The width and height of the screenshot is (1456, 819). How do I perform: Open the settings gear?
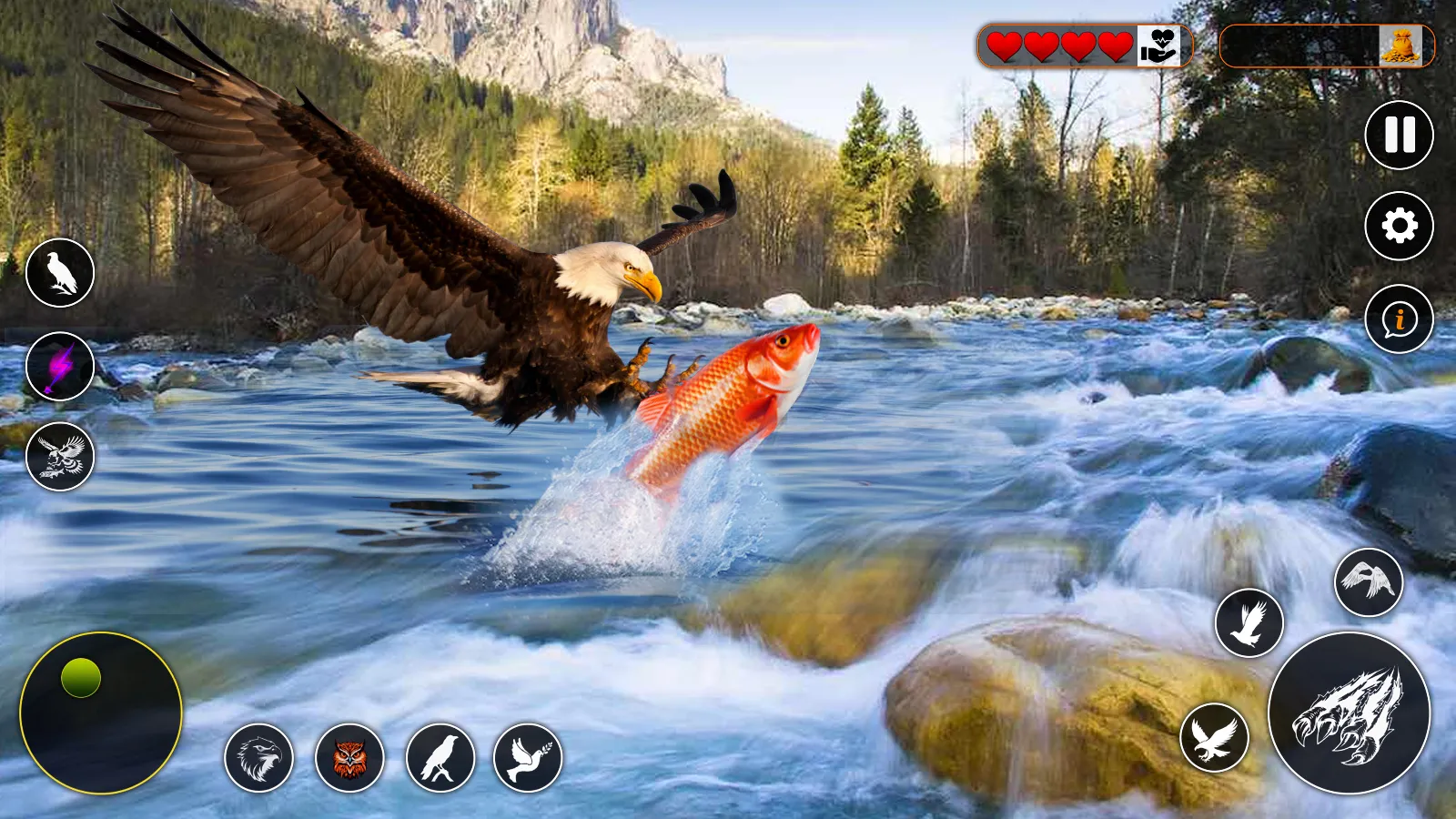point(1400,225)
